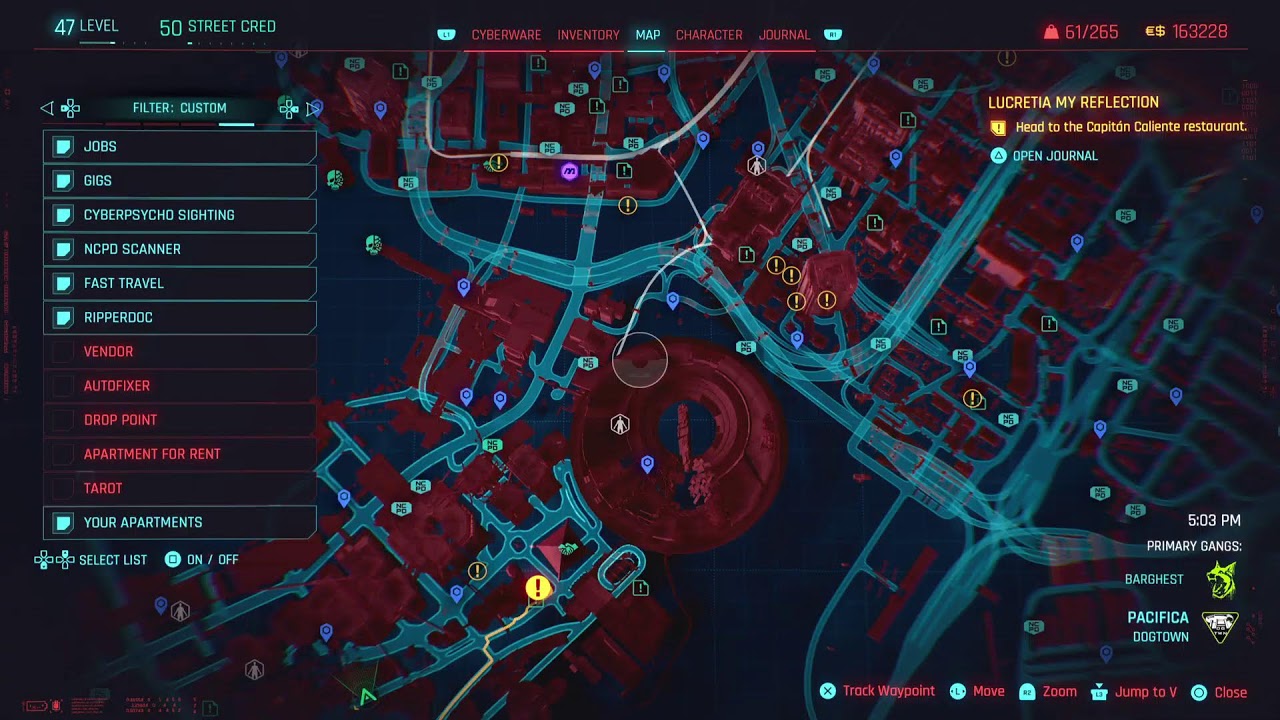Screen dimensions: 1280x720
Task: Open the Character screen tab
Action: pos(709,34)
